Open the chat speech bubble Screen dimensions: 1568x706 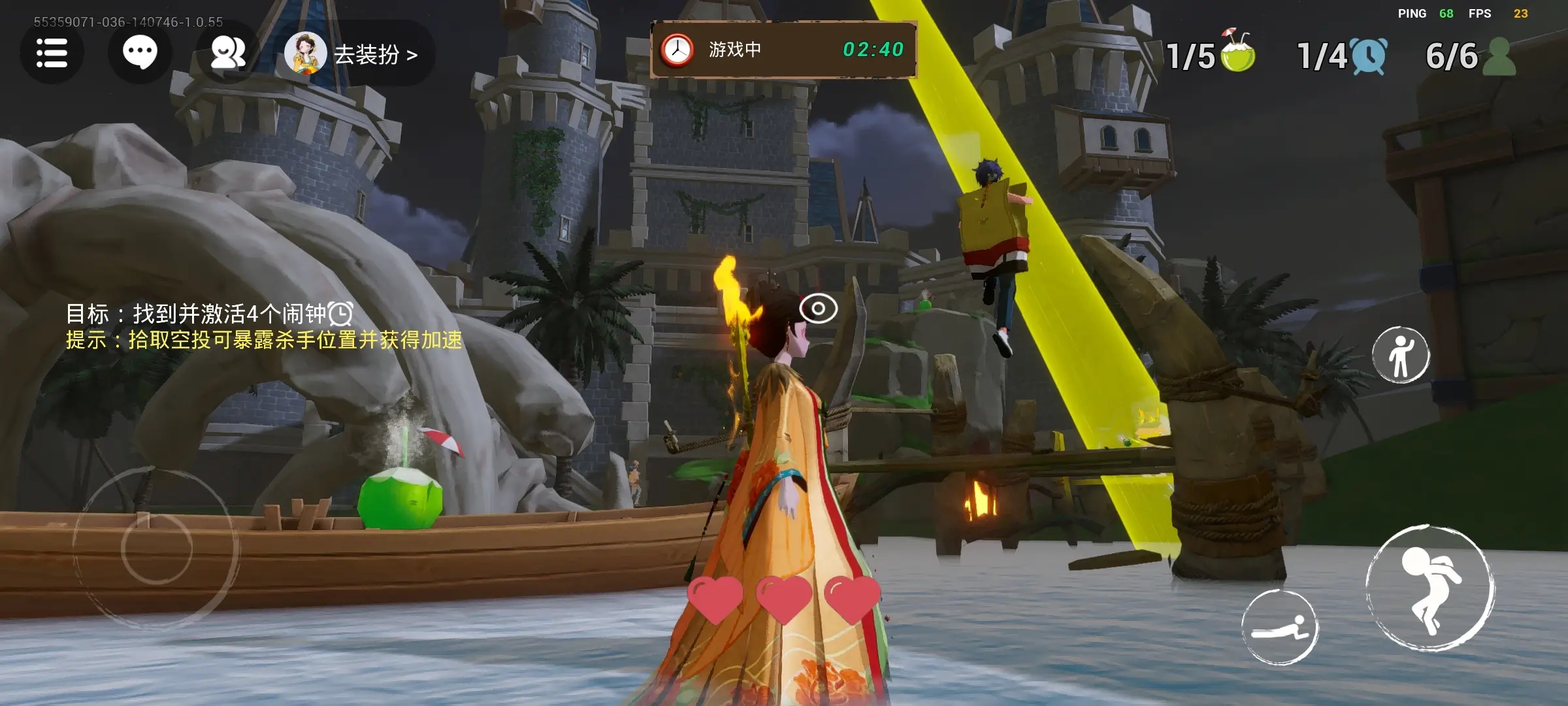point(140,53)
